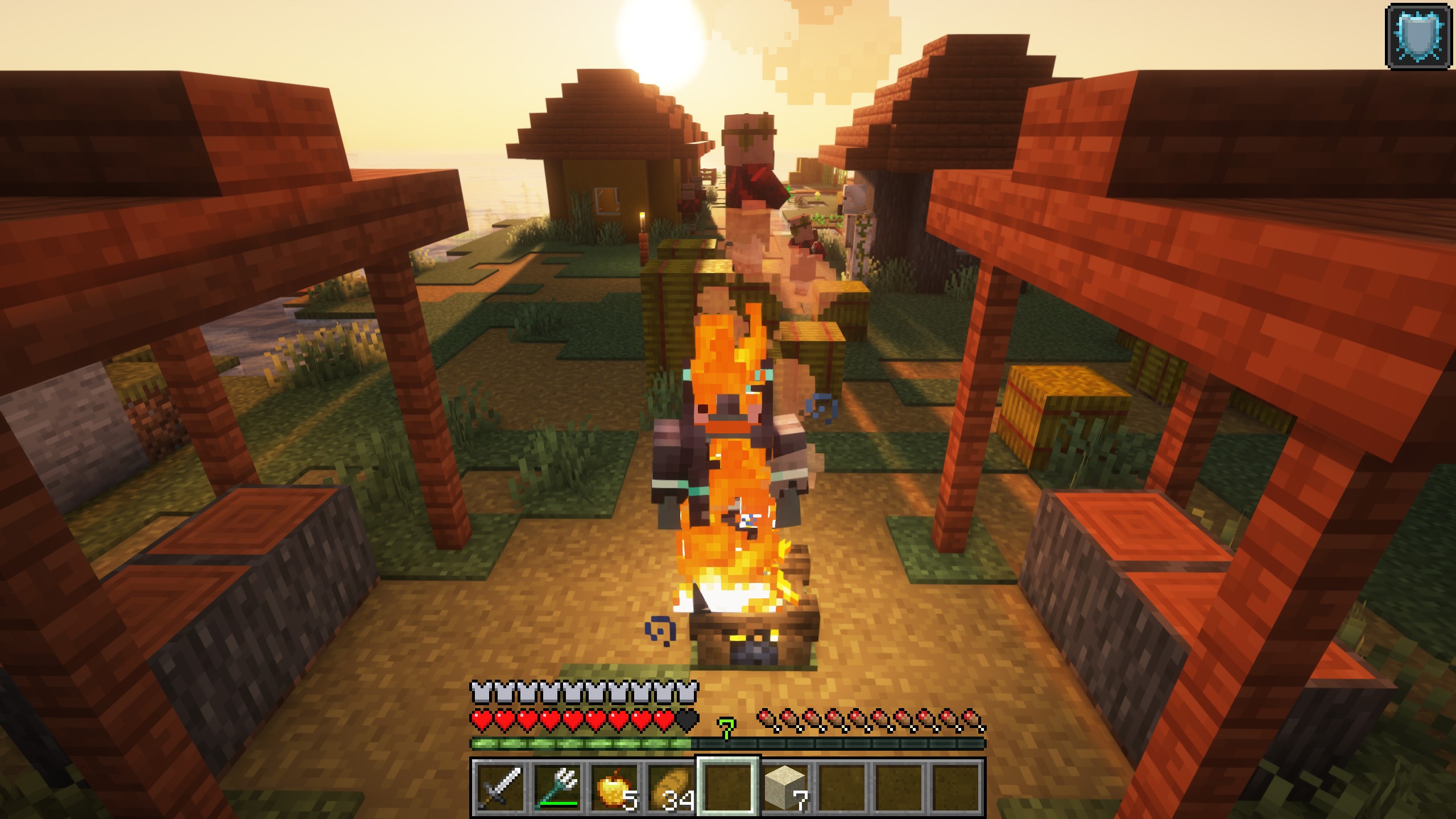This screenshot has width=1456, height=819.
Task: Select the sandstone block stack
Action: coord(785,787)
